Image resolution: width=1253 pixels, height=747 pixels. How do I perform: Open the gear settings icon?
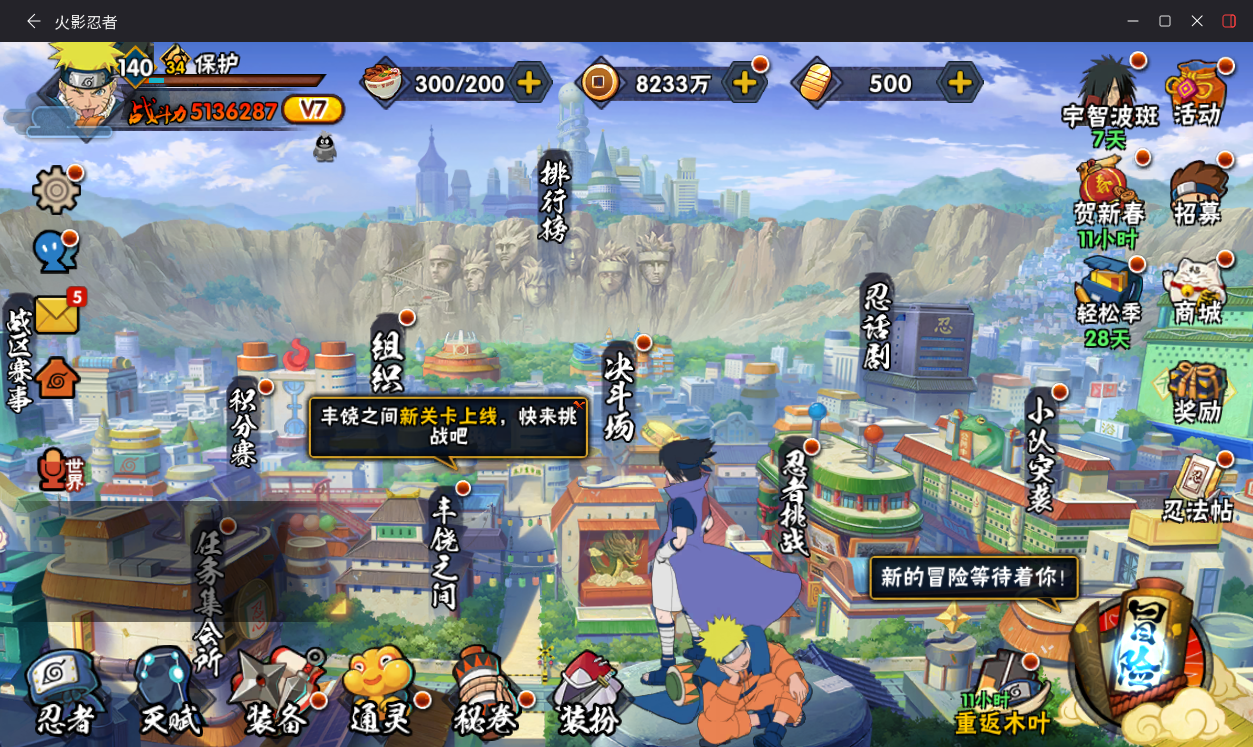pyautogui.click(x=56, y=190)
